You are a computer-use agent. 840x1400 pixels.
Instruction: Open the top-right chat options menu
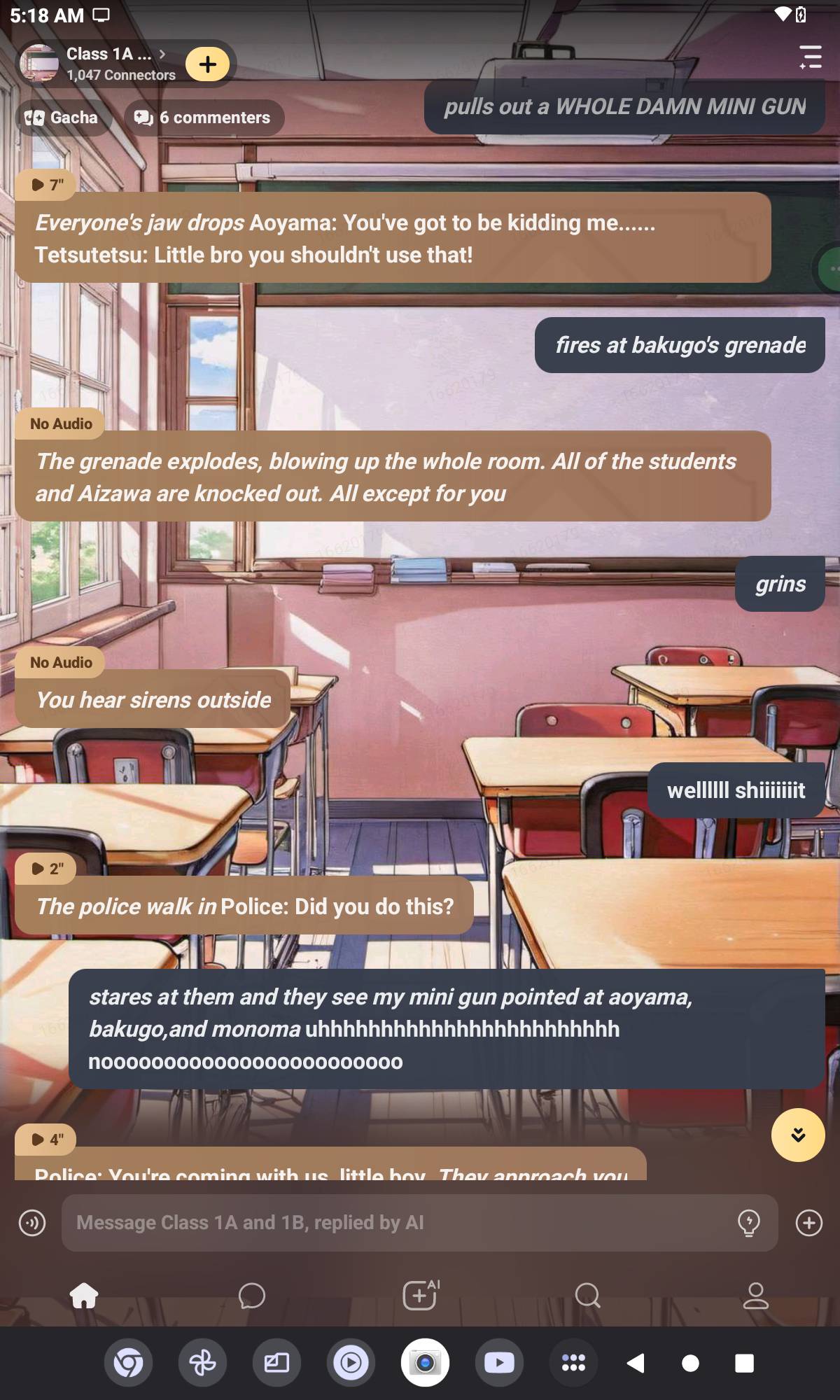(810, 57)
